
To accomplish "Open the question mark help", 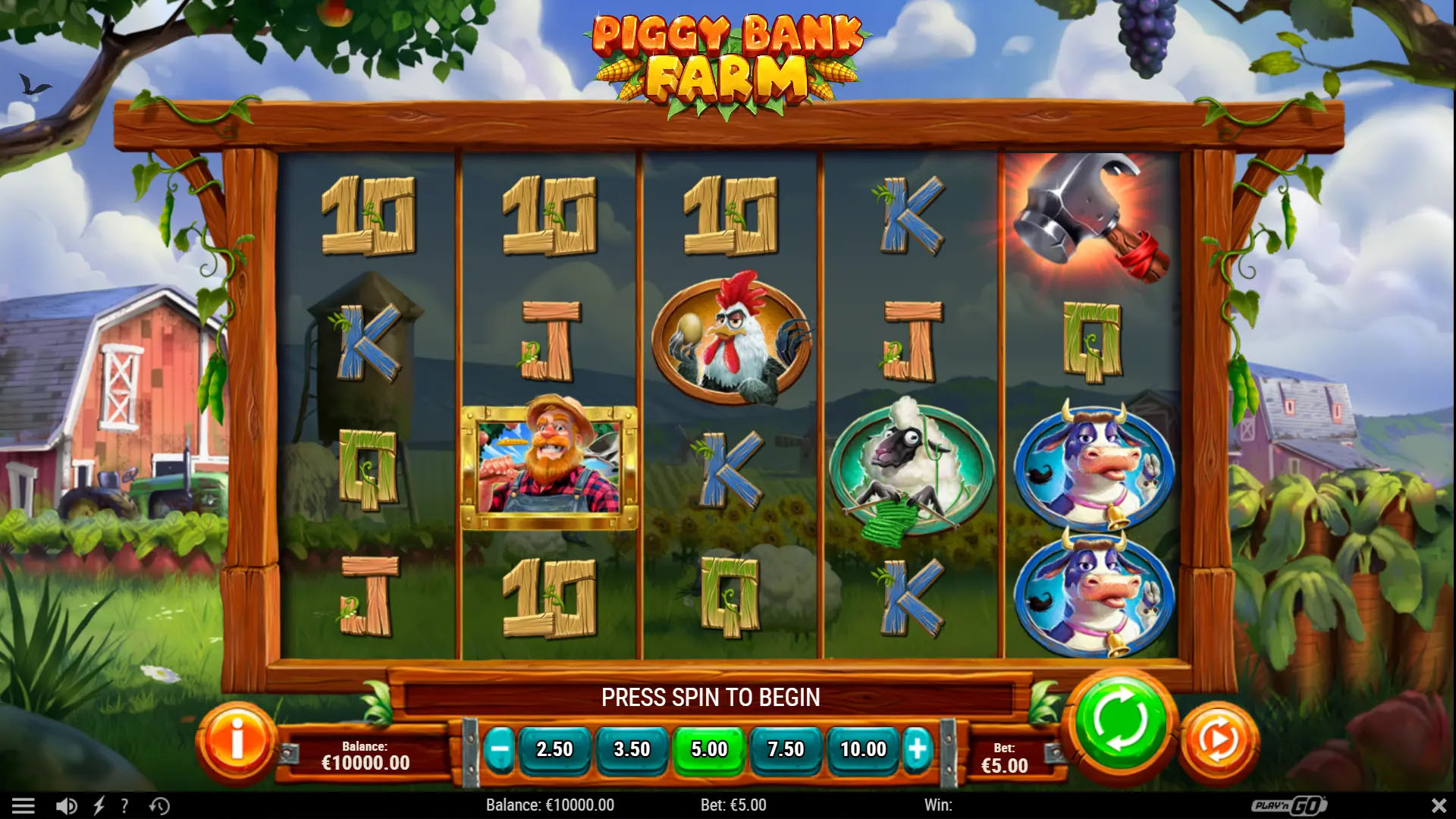I will point(124,805).
